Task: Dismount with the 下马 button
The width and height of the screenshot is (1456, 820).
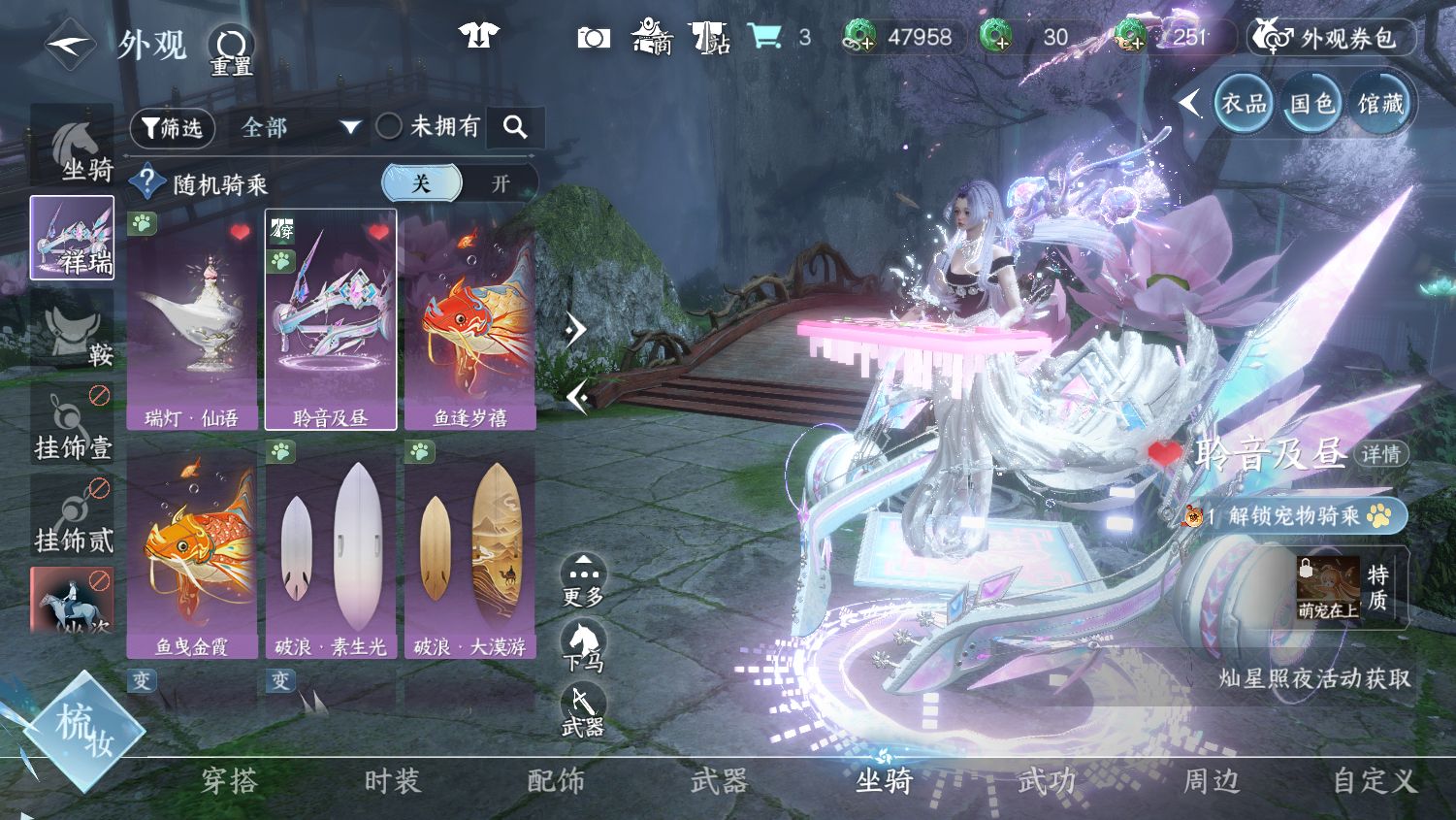Action: point(583,646)
